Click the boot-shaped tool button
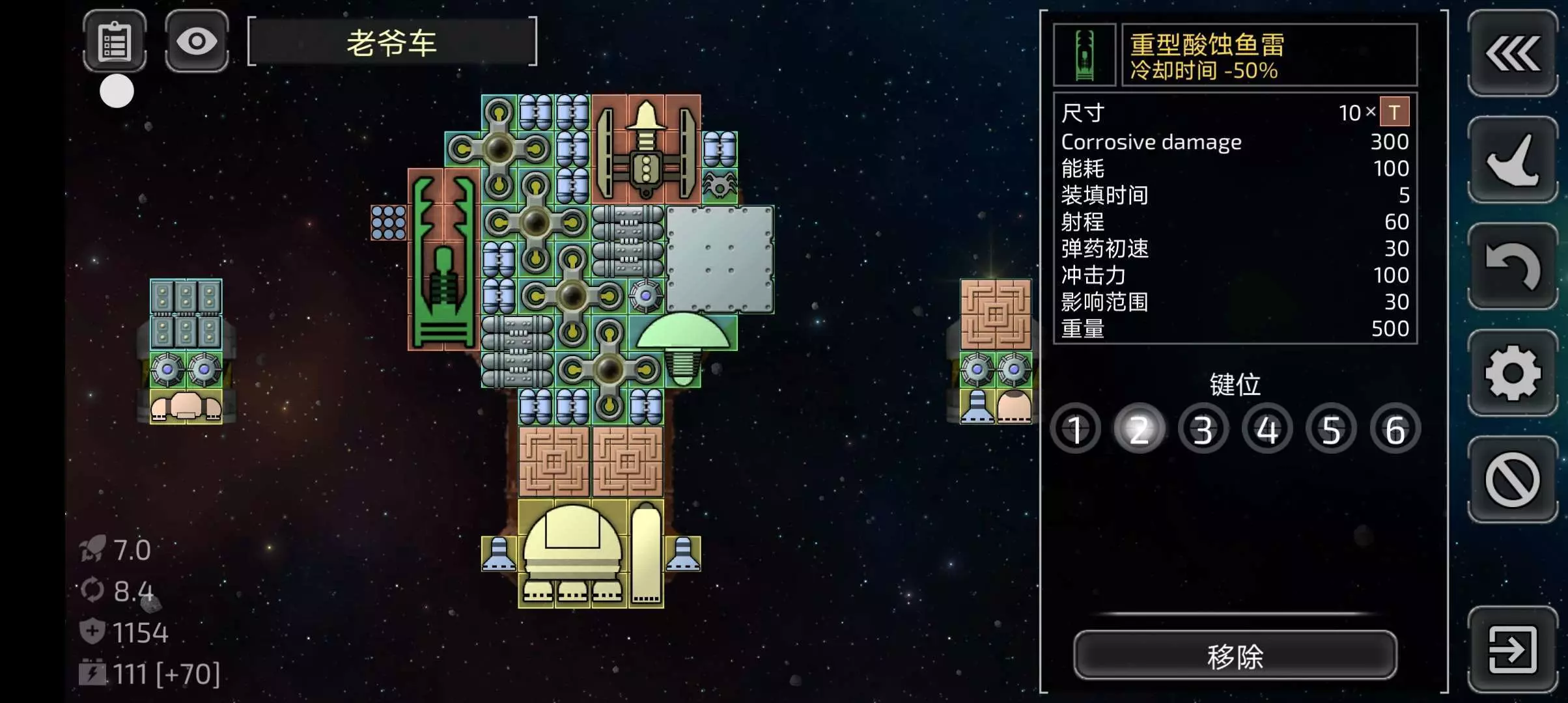Viewport: 1568px width, 703px height. (1512, 159)
